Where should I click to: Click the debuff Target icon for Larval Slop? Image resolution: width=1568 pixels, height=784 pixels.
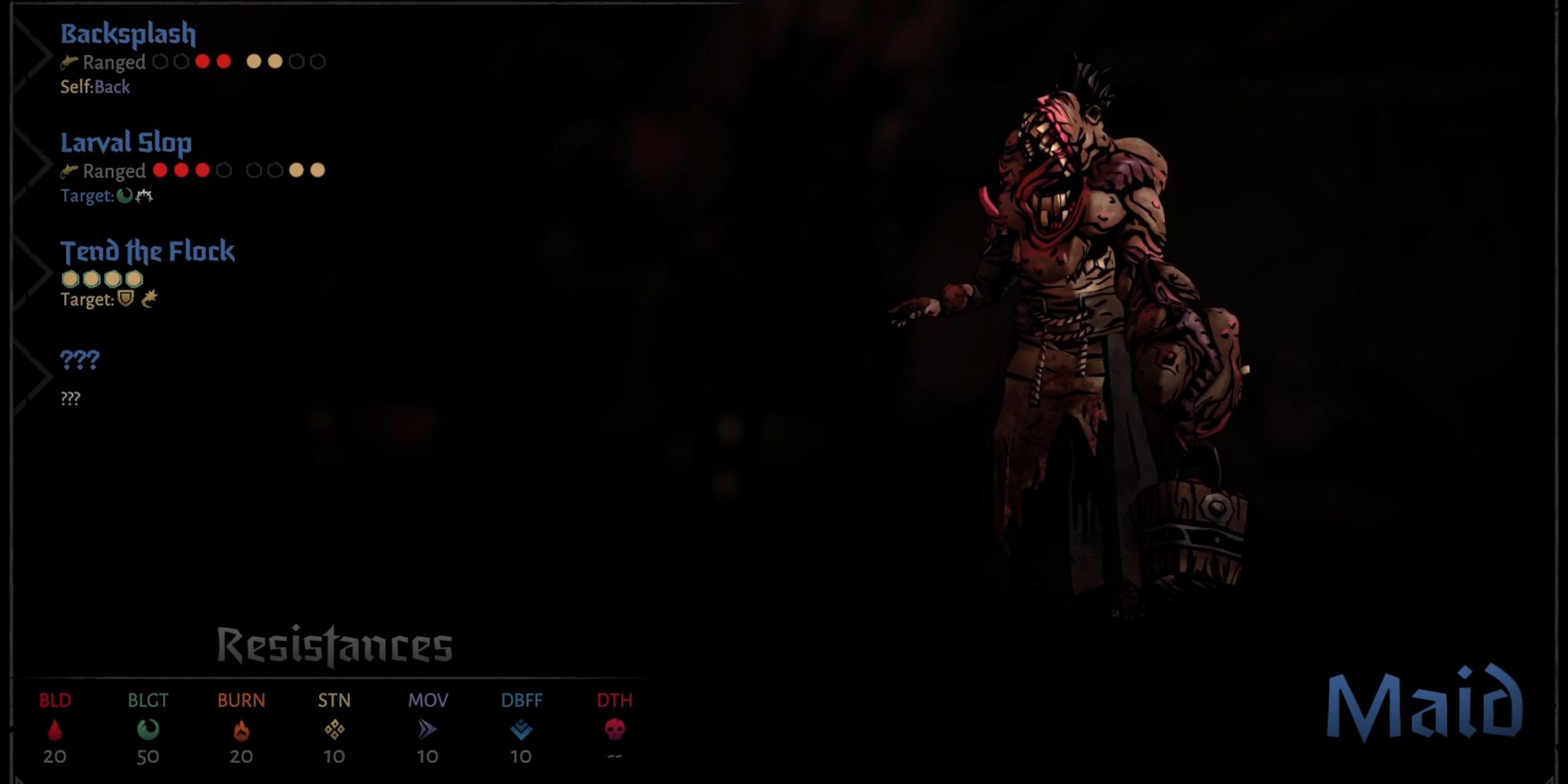145,195
